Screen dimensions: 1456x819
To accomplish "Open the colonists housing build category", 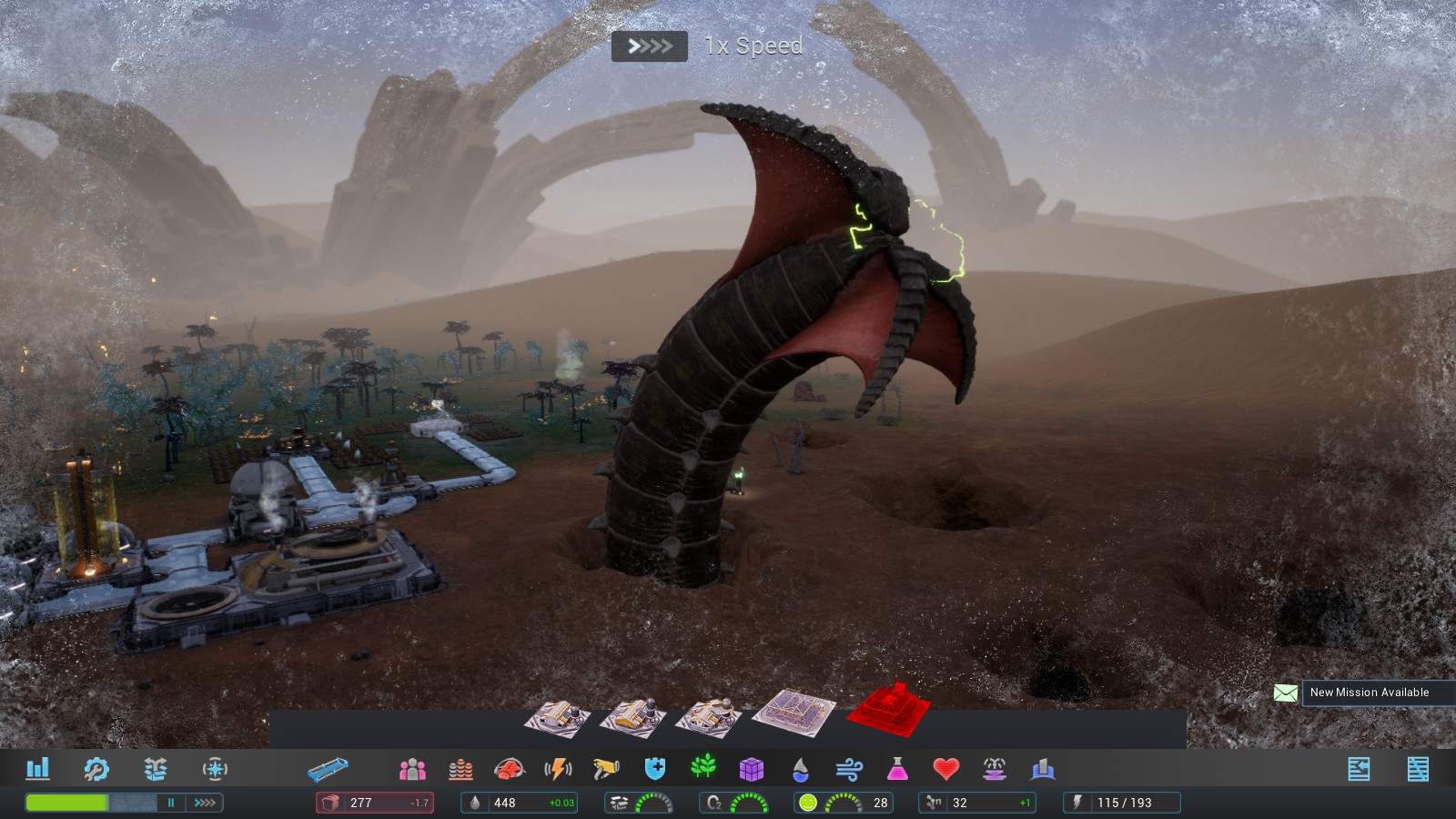I will [412, 770].
